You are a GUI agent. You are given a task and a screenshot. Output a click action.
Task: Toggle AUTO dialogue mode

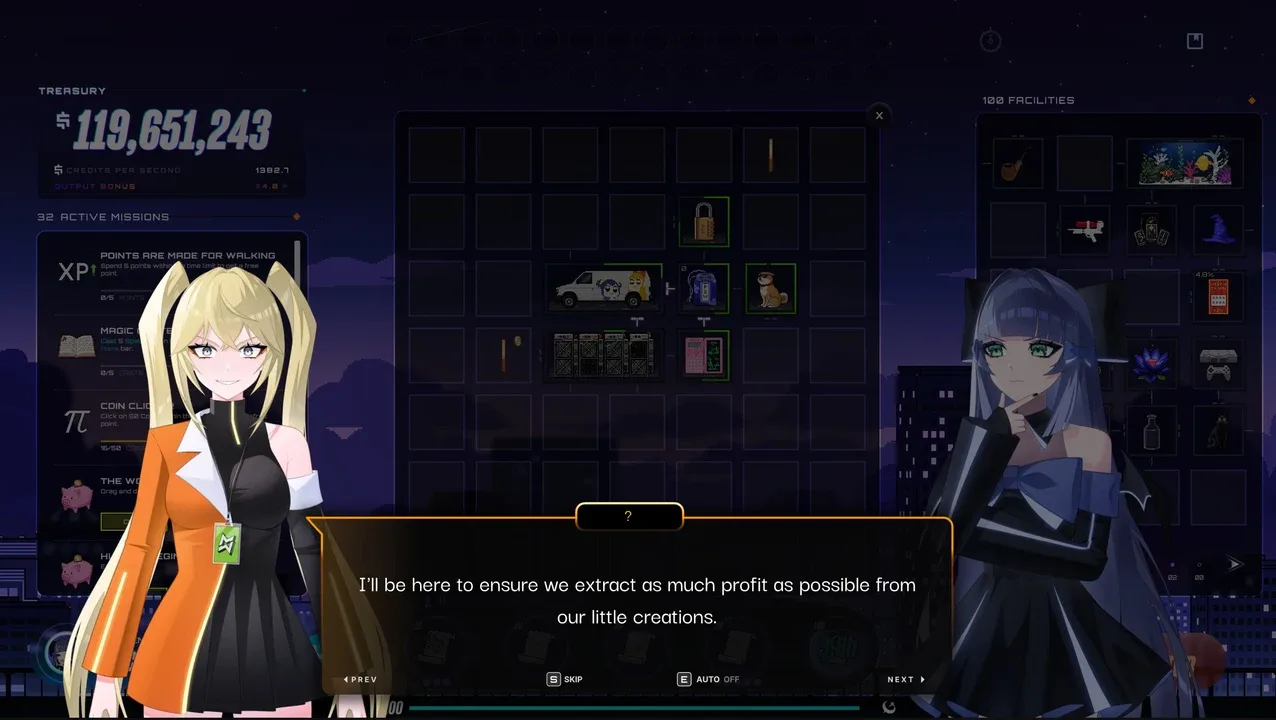708,679
